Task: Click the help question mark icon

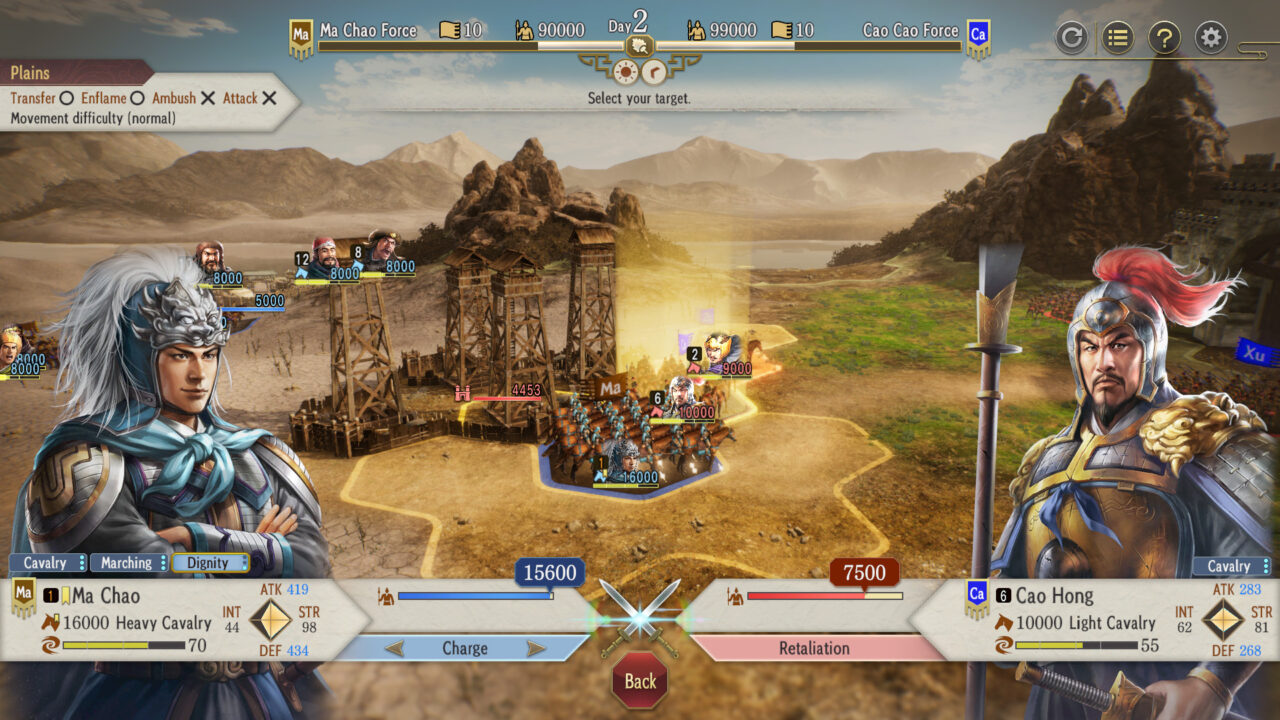Action: (1164, 37)
